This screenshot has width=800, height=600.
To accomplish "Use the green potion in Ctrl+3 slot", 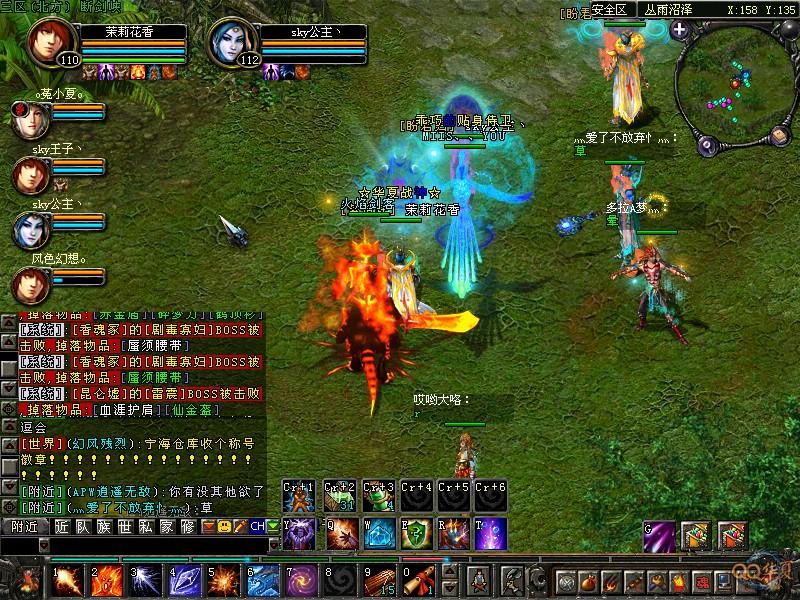I will pyautogui.click(x=377, y=497).
